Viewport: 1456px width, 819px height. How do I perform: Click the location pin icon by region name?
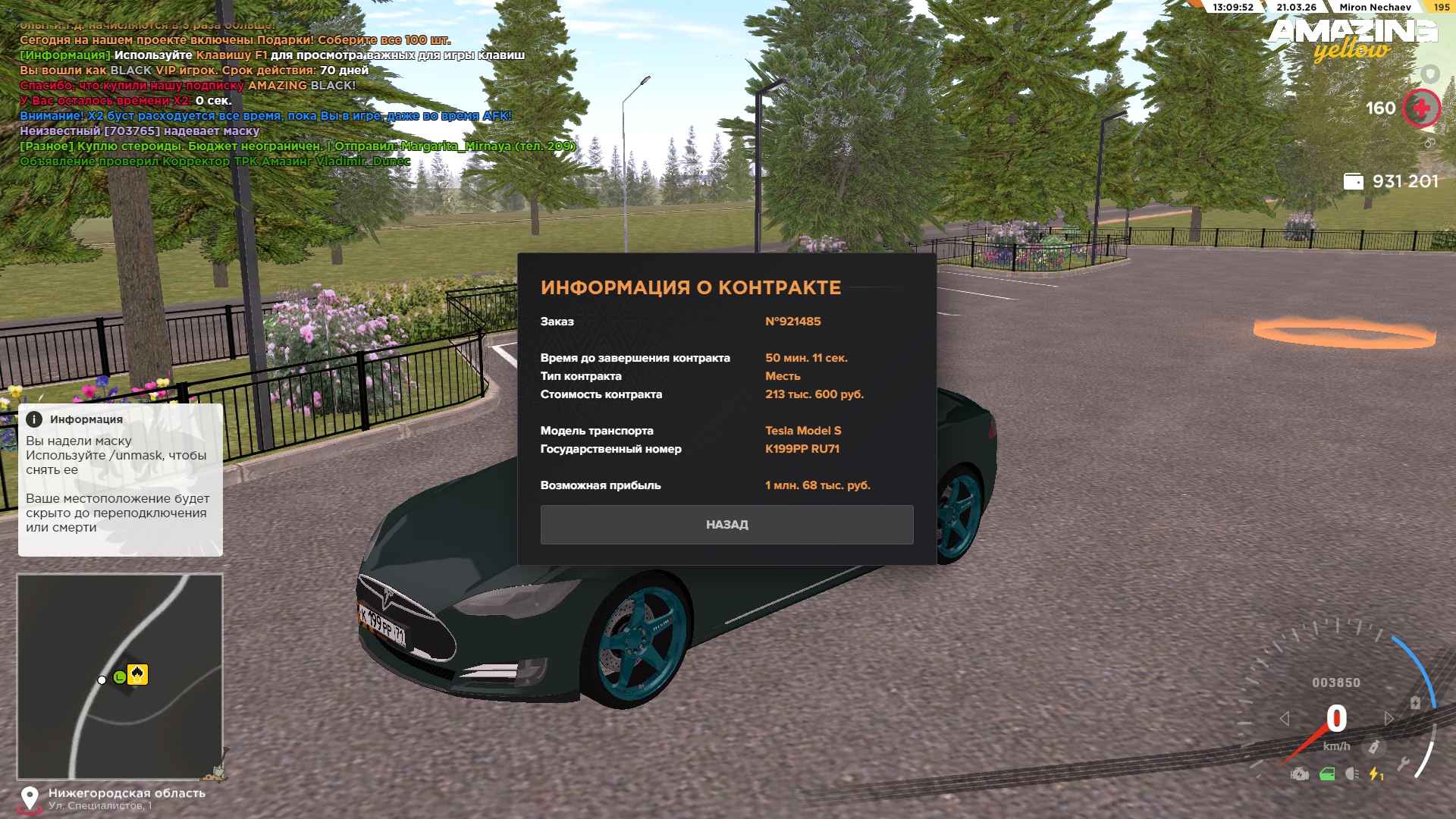(30, 799)
